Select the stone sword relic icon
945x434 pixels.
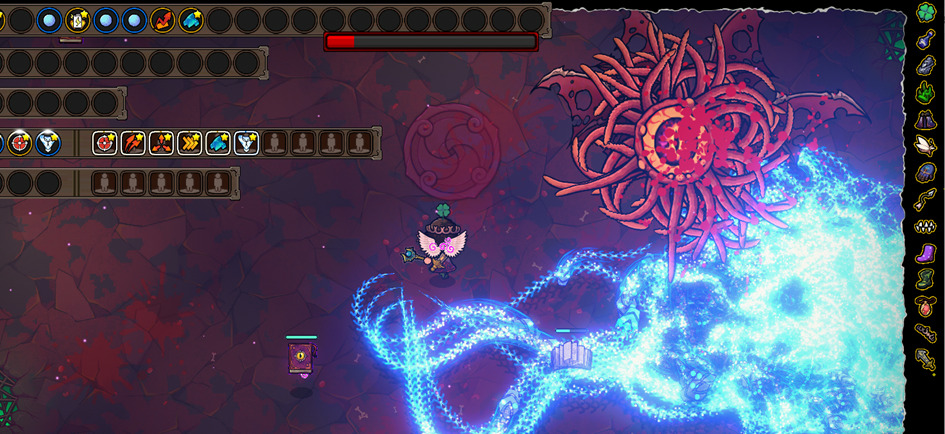coord(926,358)
